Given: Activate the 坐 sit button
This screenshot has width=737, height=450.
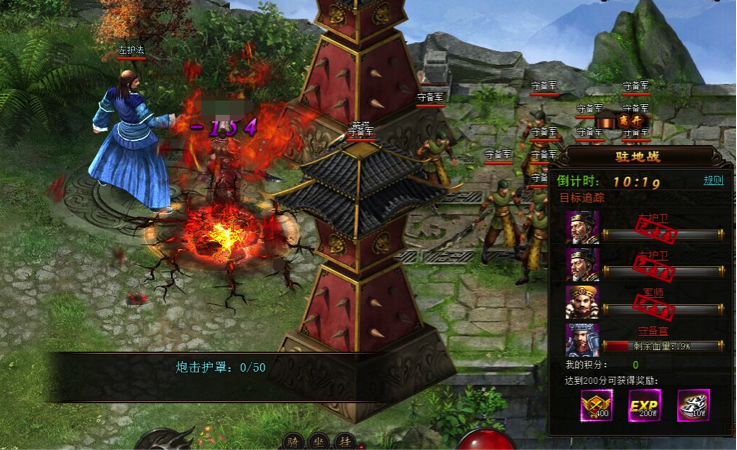Looking at the screenshot, I should point(318,439).
